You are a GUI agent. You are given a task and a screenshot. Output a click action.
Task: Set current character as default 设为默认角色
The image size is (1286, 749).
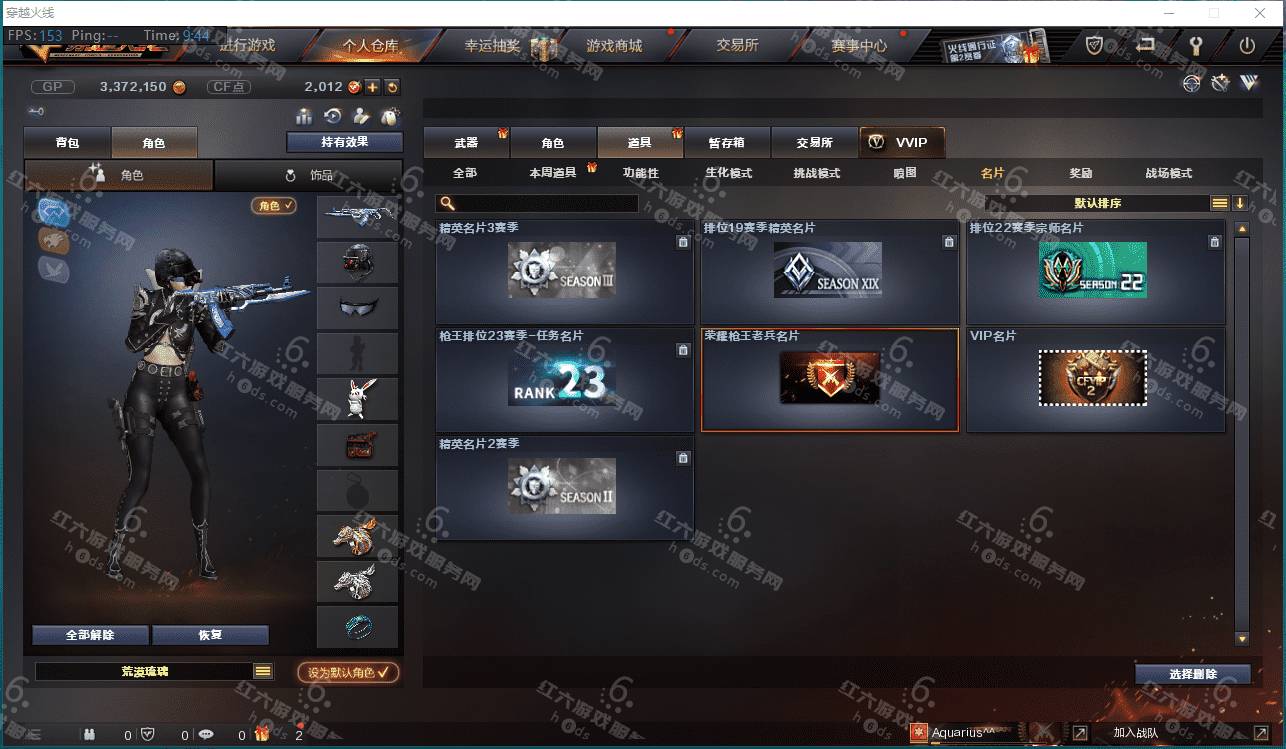[x=348, y=673]
